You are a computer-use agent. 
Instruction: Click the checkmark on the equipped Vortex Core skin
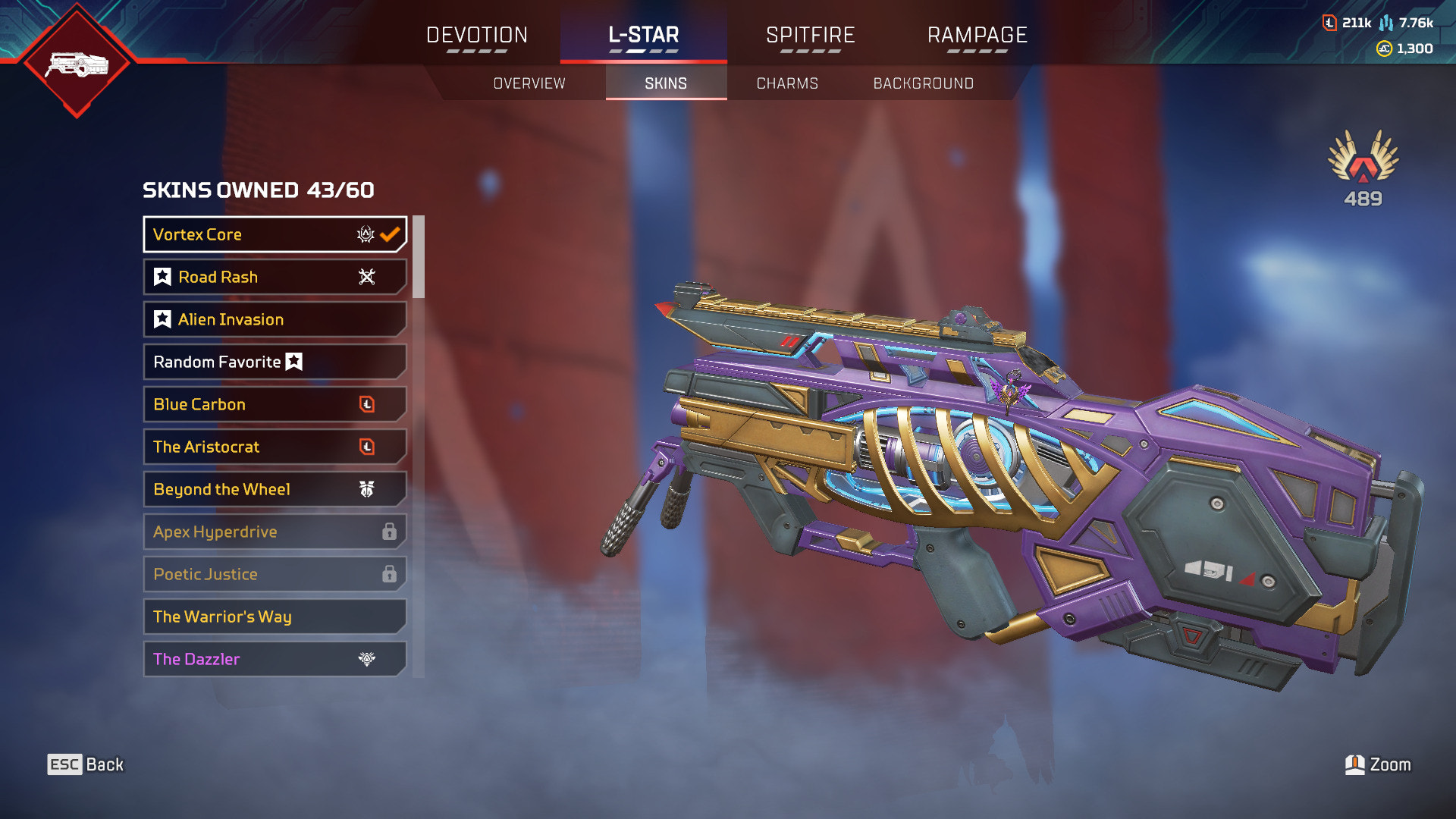pos(391,234)
